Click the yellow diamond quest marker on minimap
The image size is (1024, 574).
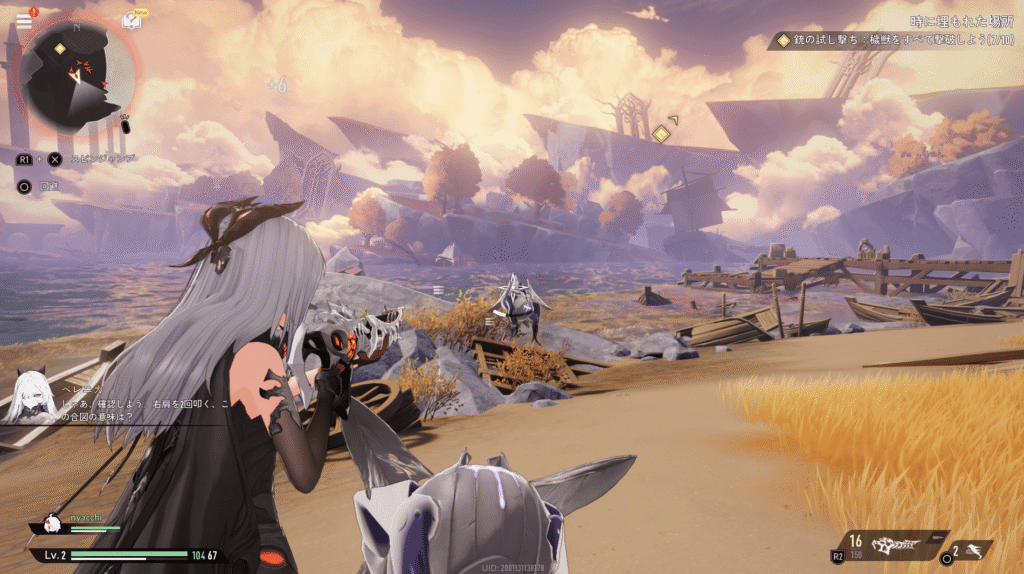click(59, 48)
